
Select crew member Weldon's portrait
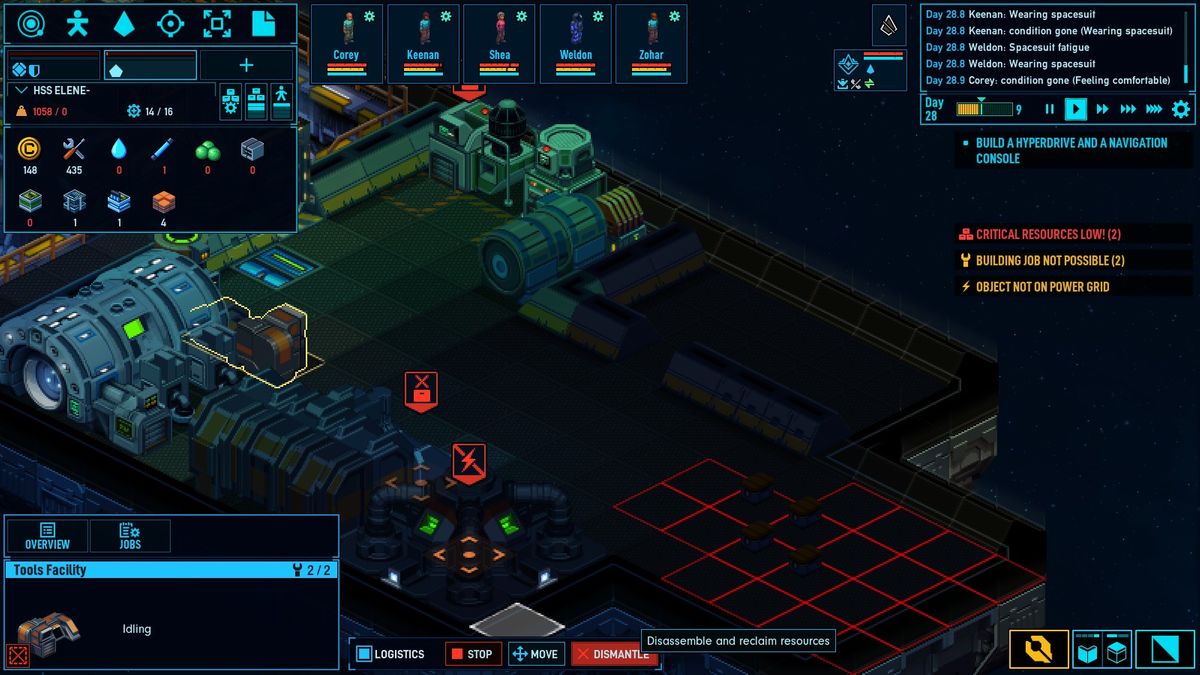[x=576, y=43]
